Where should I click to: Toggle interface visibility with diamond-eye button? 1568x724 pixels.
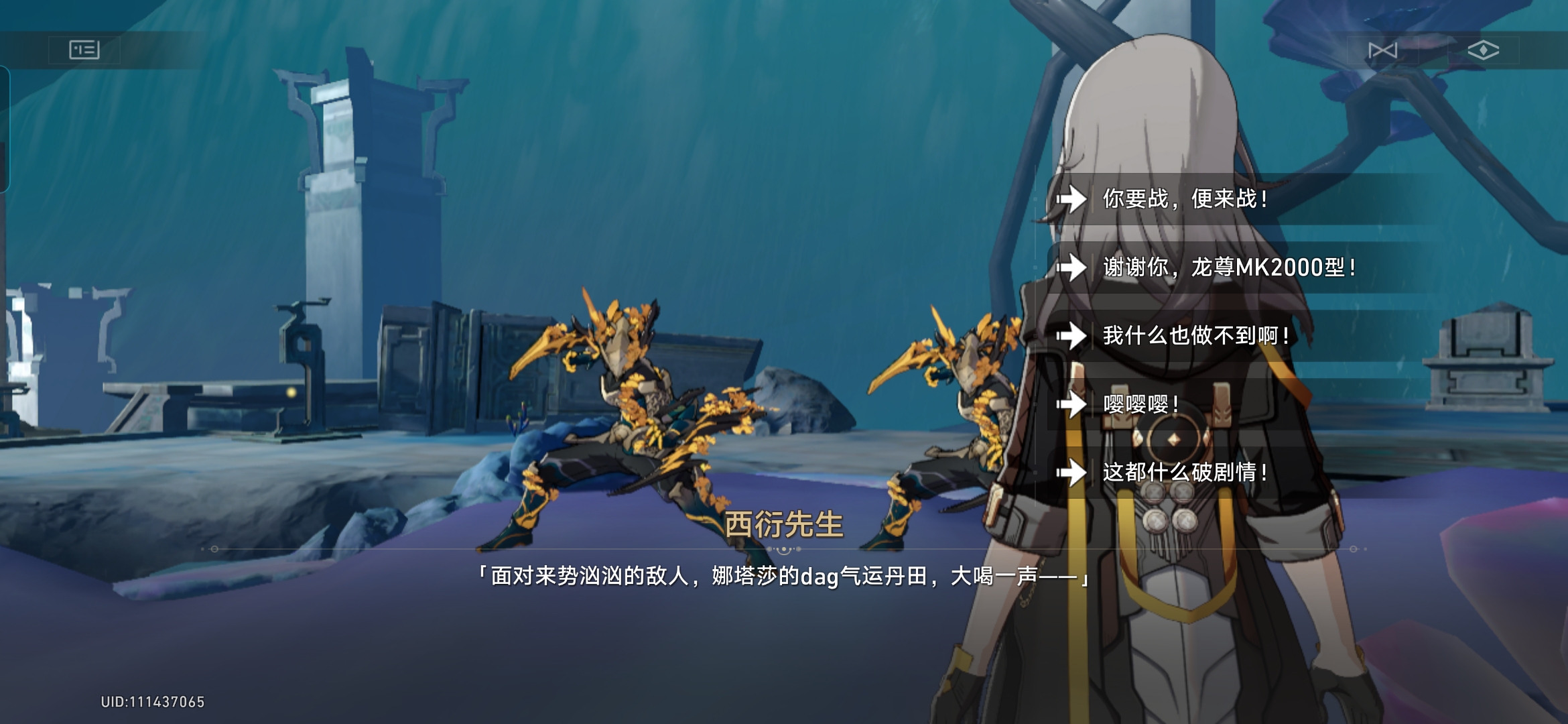[x=1485, y=50]
